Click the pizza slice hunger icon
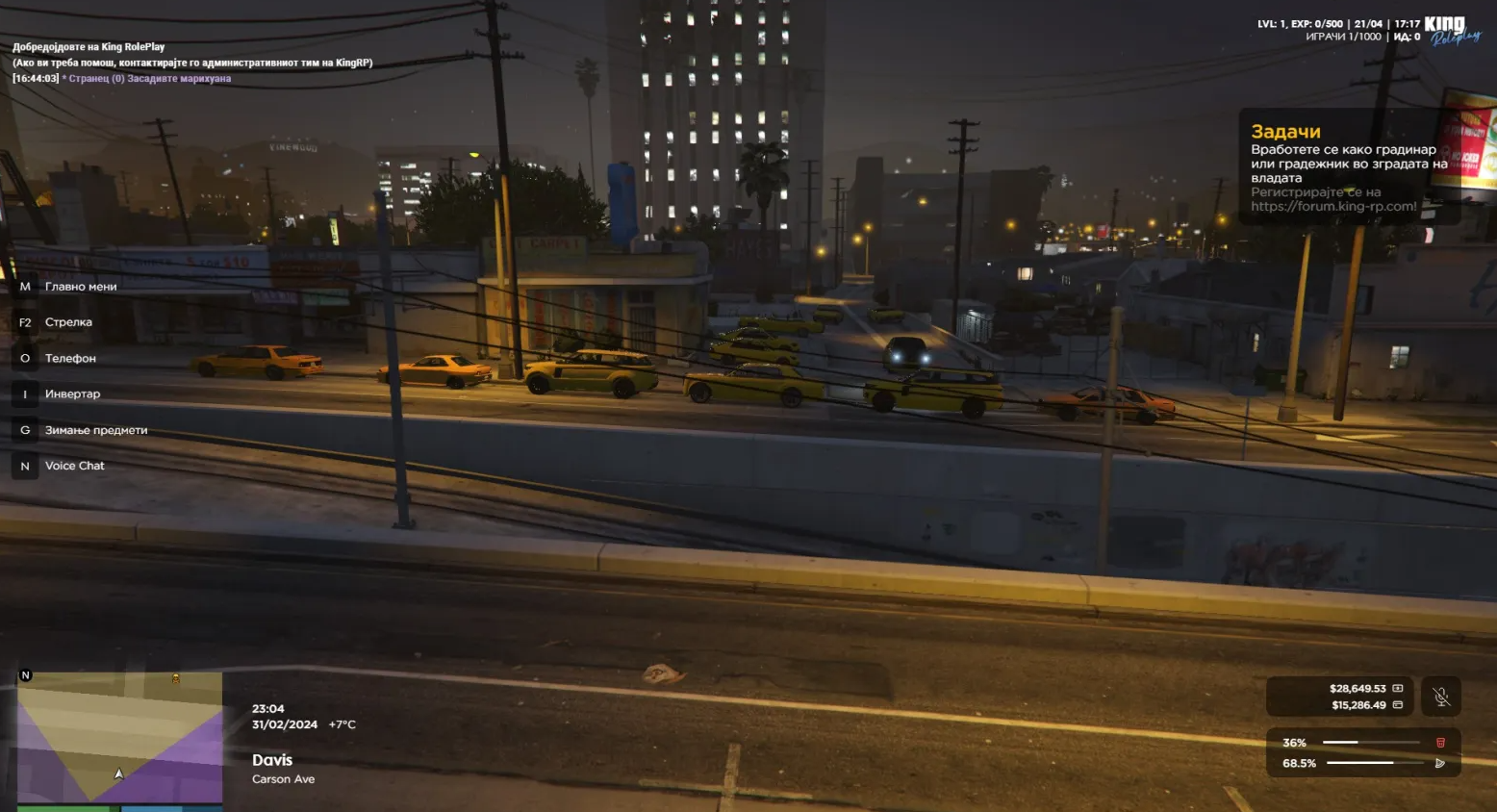The width and height of the screenshot is (1497, 812). pyautogui.click(x=1440, y=763)
